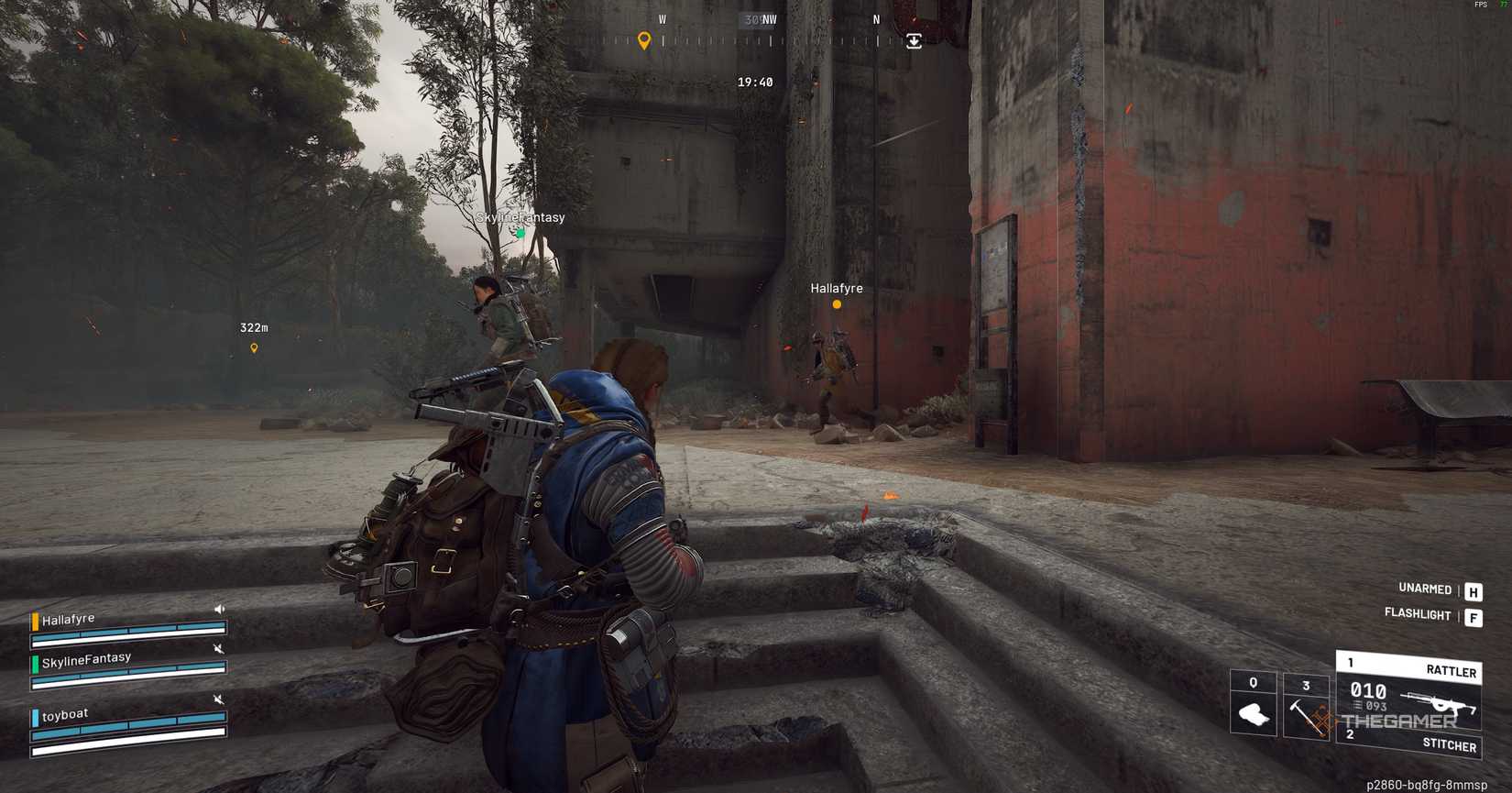Unmute SkylineFantasy's muted audio icon

(x=219, y=649)
